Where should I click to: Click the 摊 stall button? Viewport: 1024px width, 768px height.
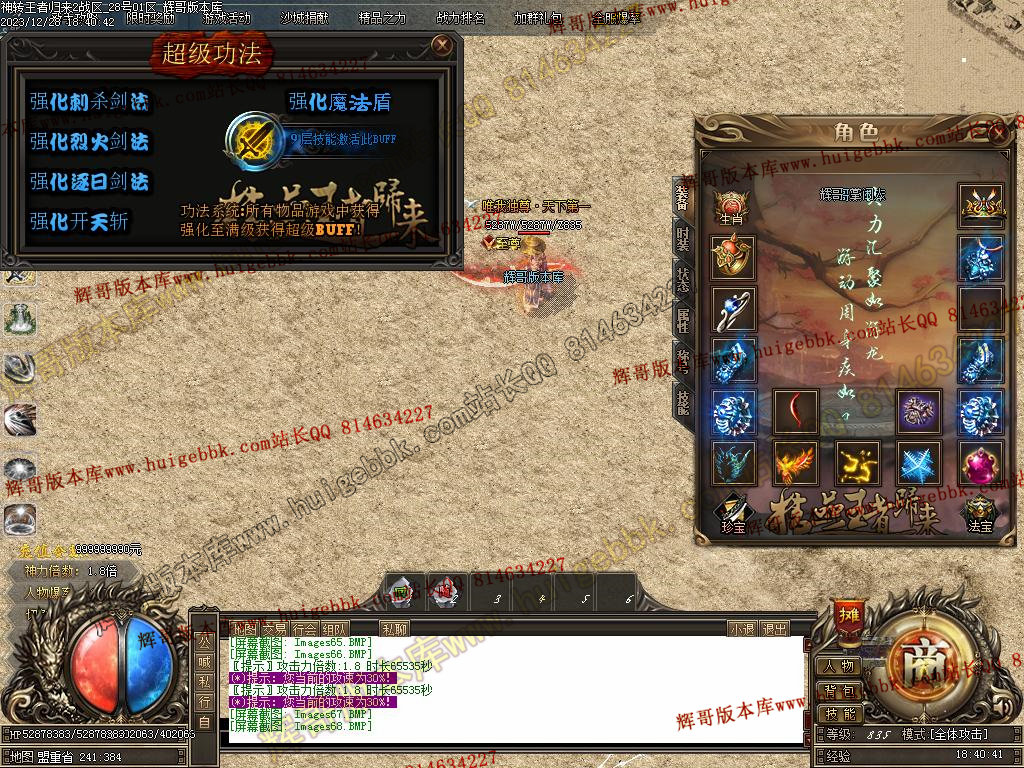849,613
